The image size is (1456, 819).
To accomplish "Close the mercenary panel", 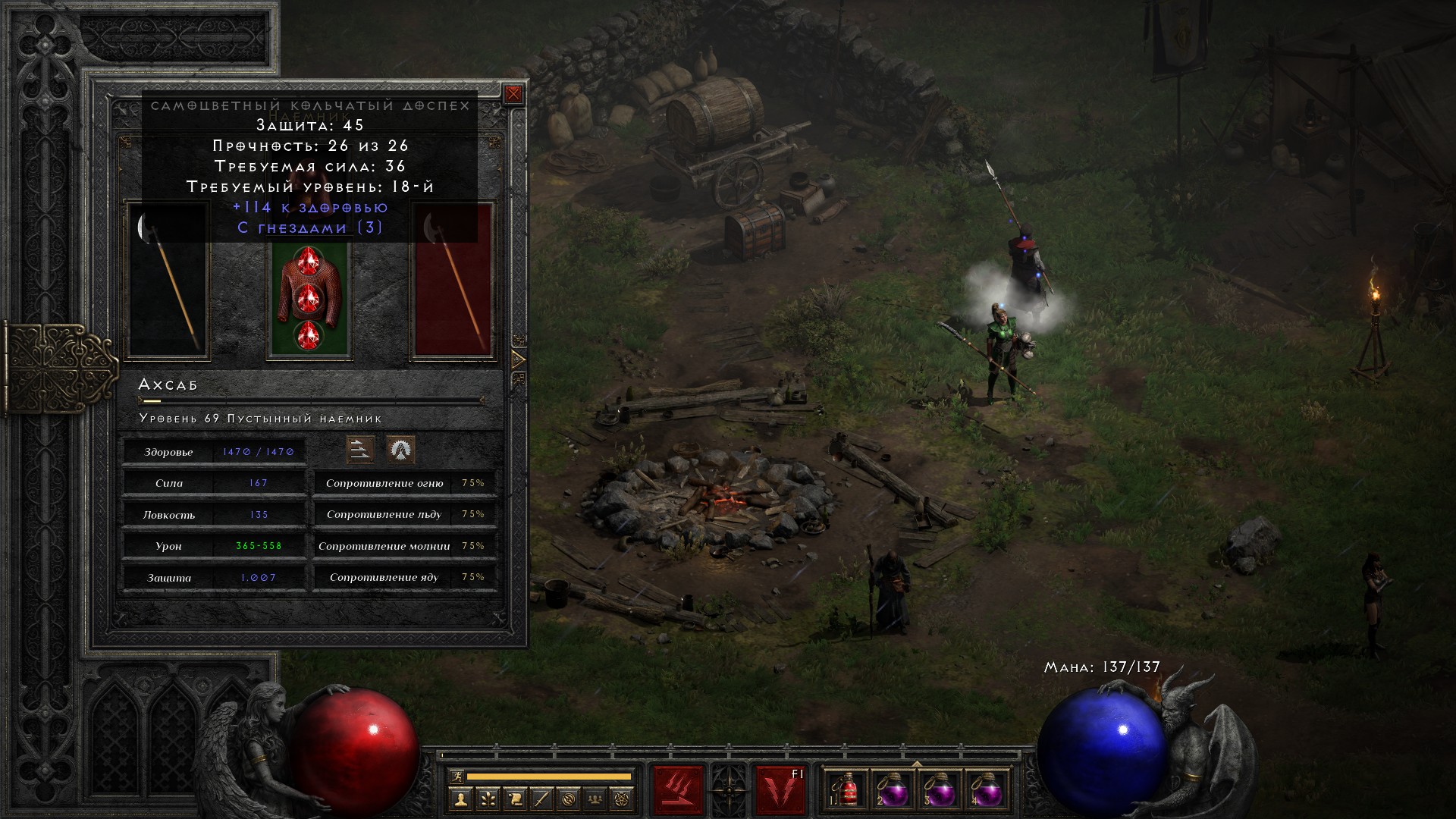I will 513,94.
